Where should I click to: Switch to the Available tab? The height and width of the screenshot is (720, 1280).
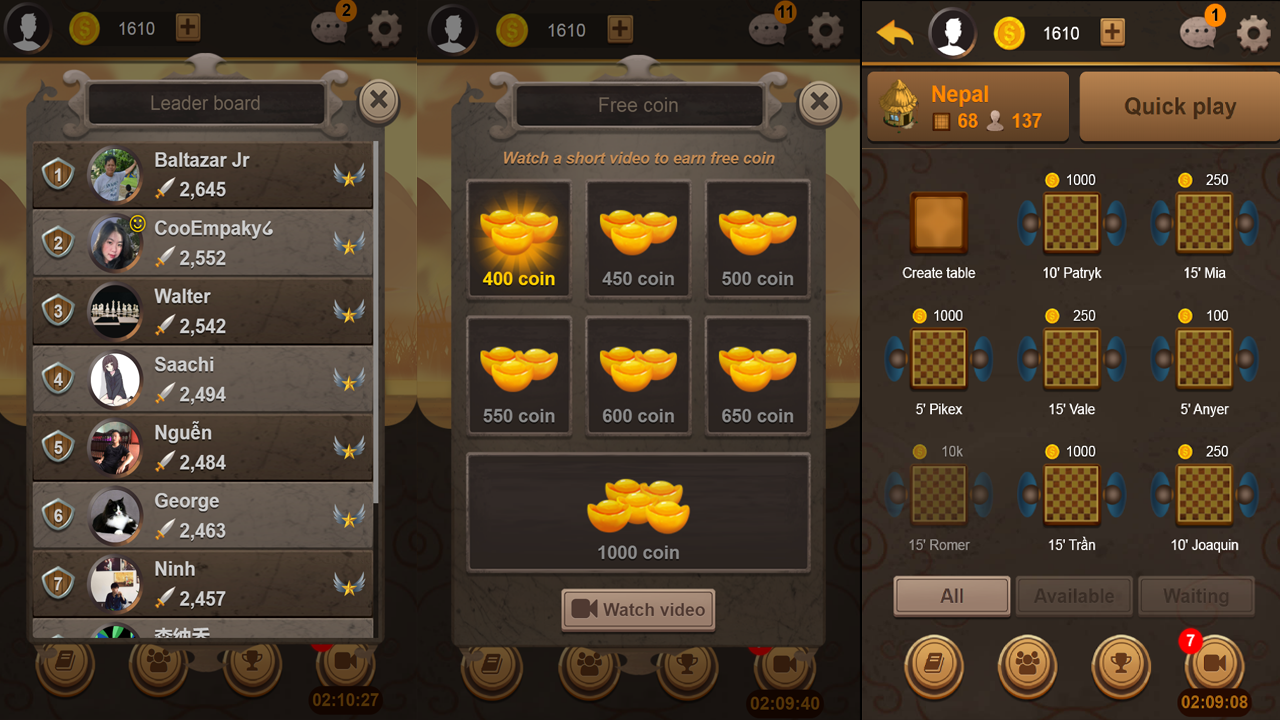coord(1074,595)
